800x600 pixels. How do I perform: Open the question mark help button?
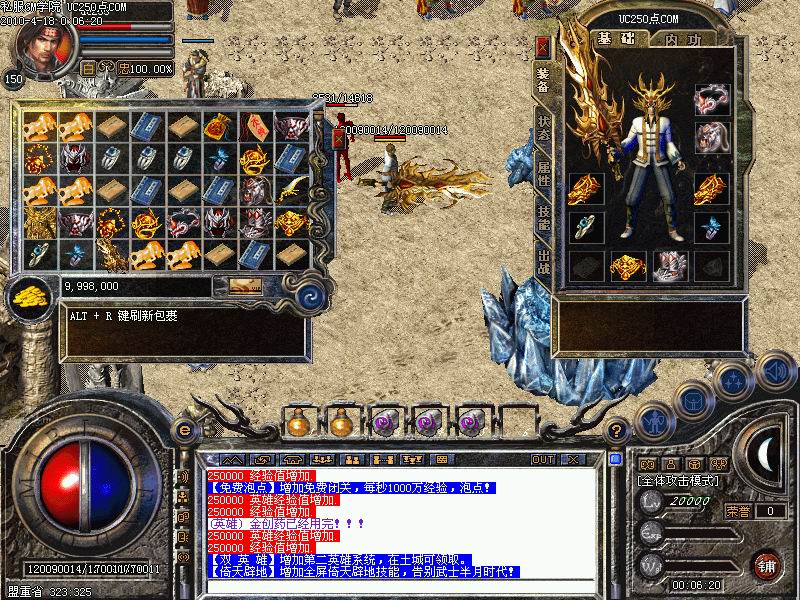coord(617,430)
